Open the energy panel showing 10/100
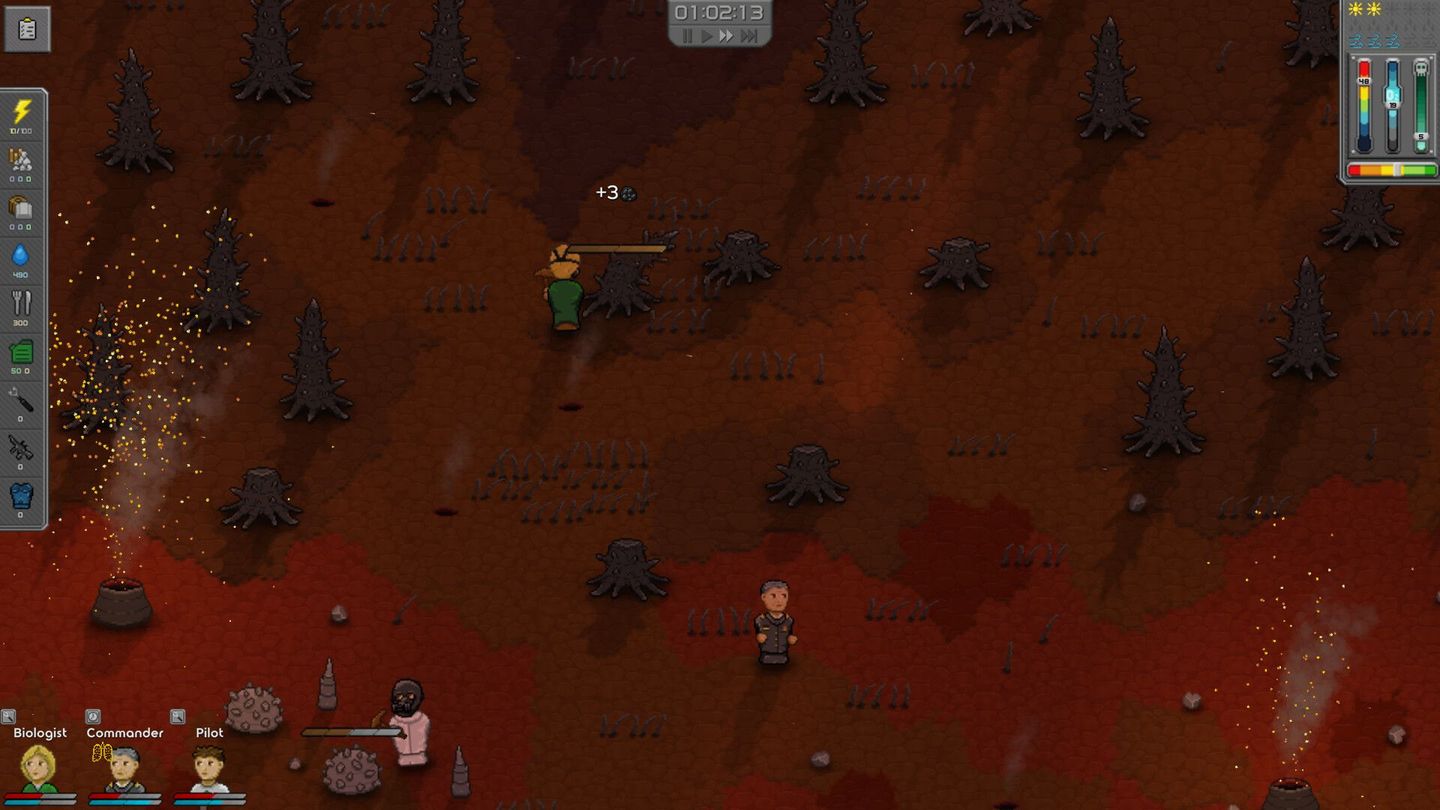The height and width of the screenshot is (810, 1440). pos(22,110)
